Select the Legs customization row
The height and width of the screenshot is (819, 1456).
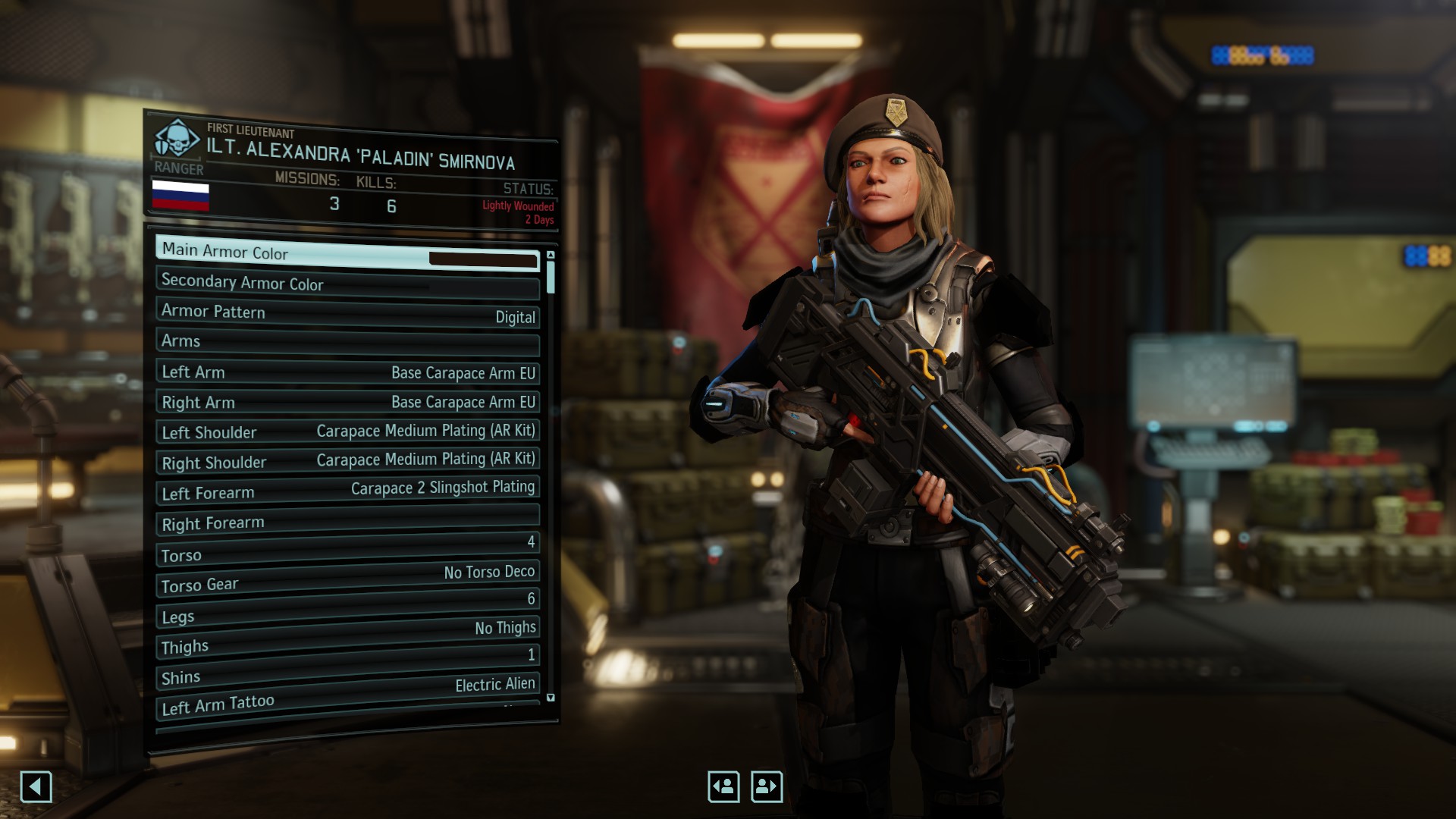pos(347,609)
